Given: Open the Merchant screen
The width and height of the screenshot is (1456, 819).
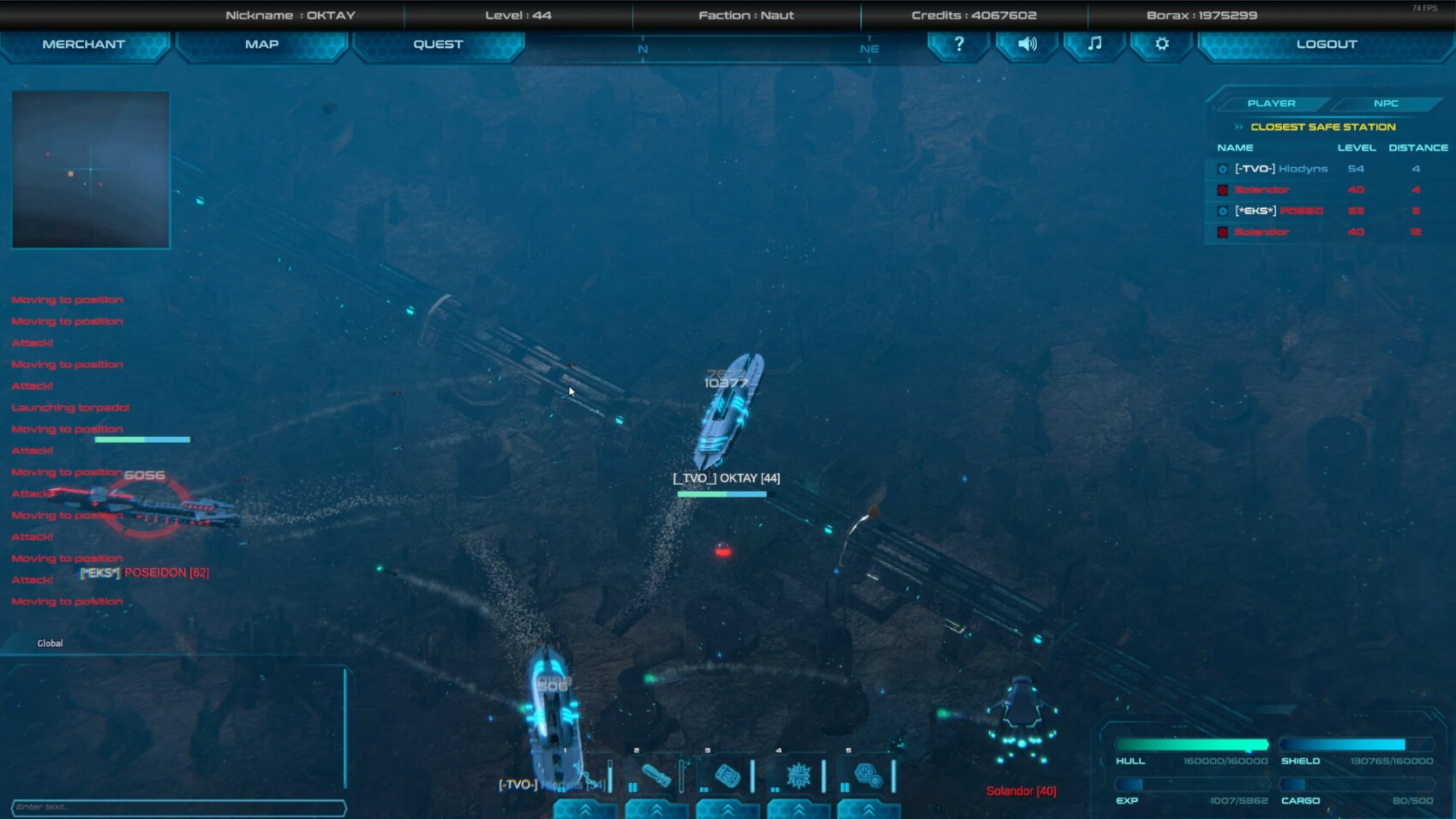Looking at the screenshot, I should pos(86,44).
